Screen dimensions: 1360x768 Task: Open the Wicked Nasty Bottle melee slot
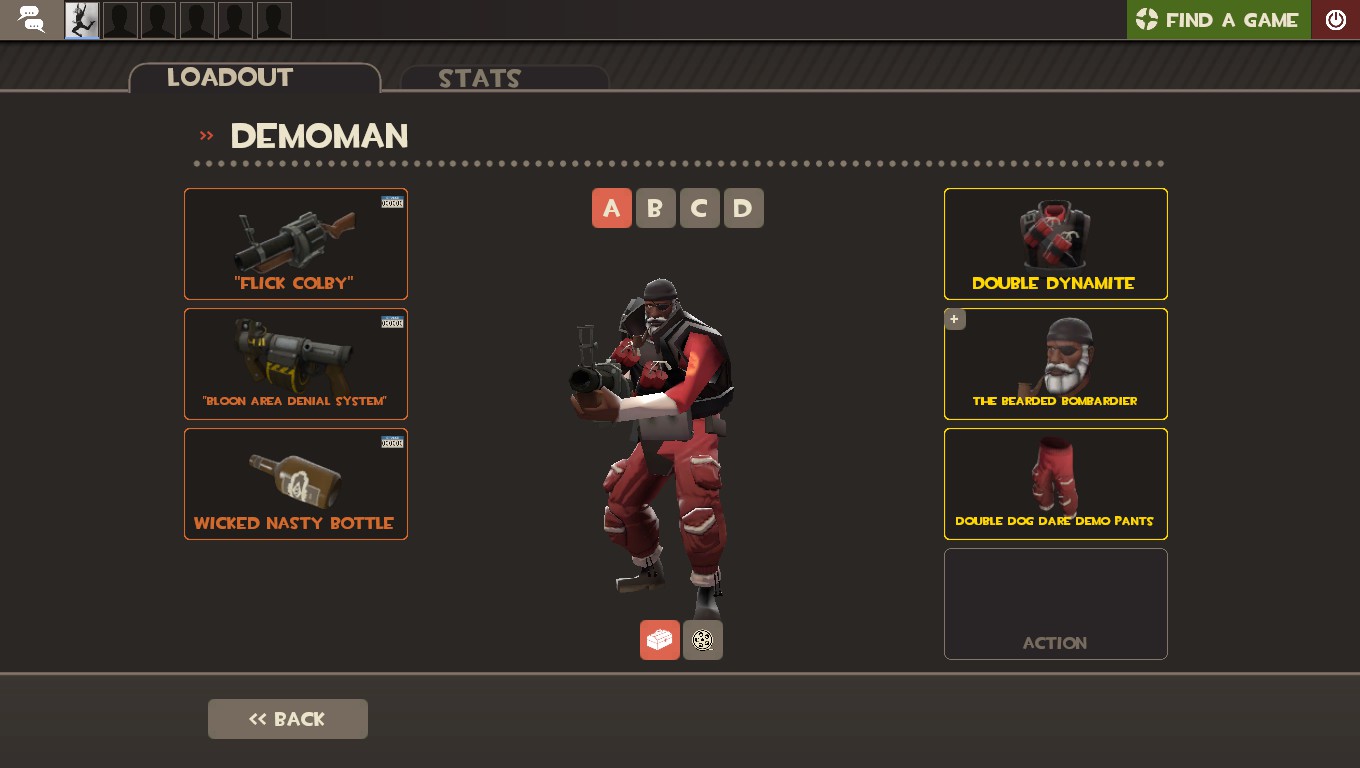point(295,483)
